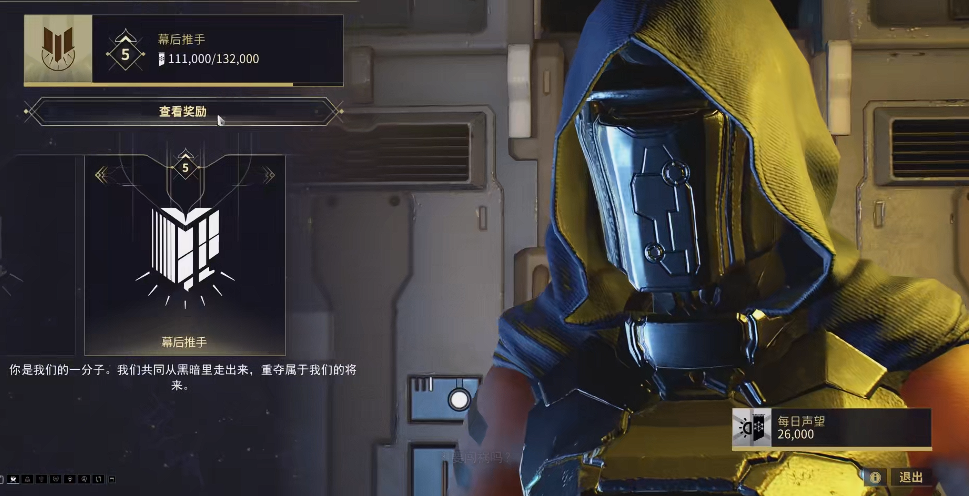969x496 pixels.
Task: Open the 查看奖励 rewards view
Action: 183,112
